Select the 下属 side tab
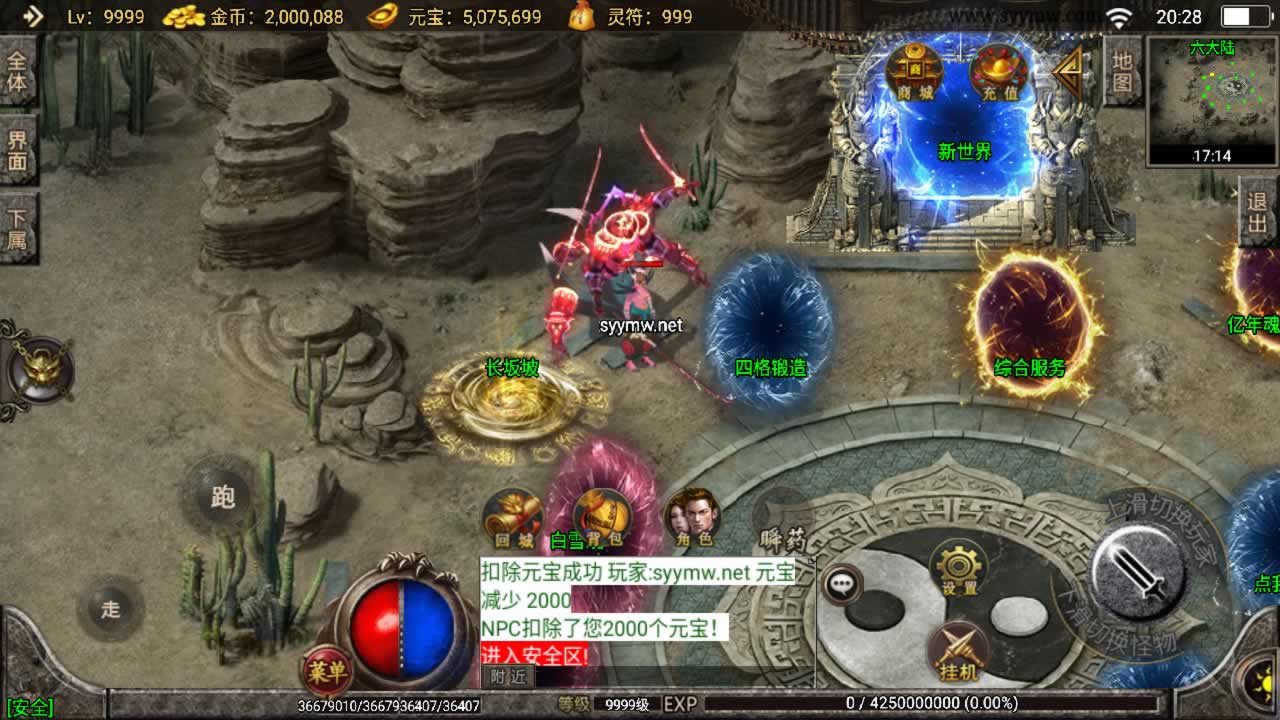Viewport: 1280px width, 720px height. pos(17,228)
